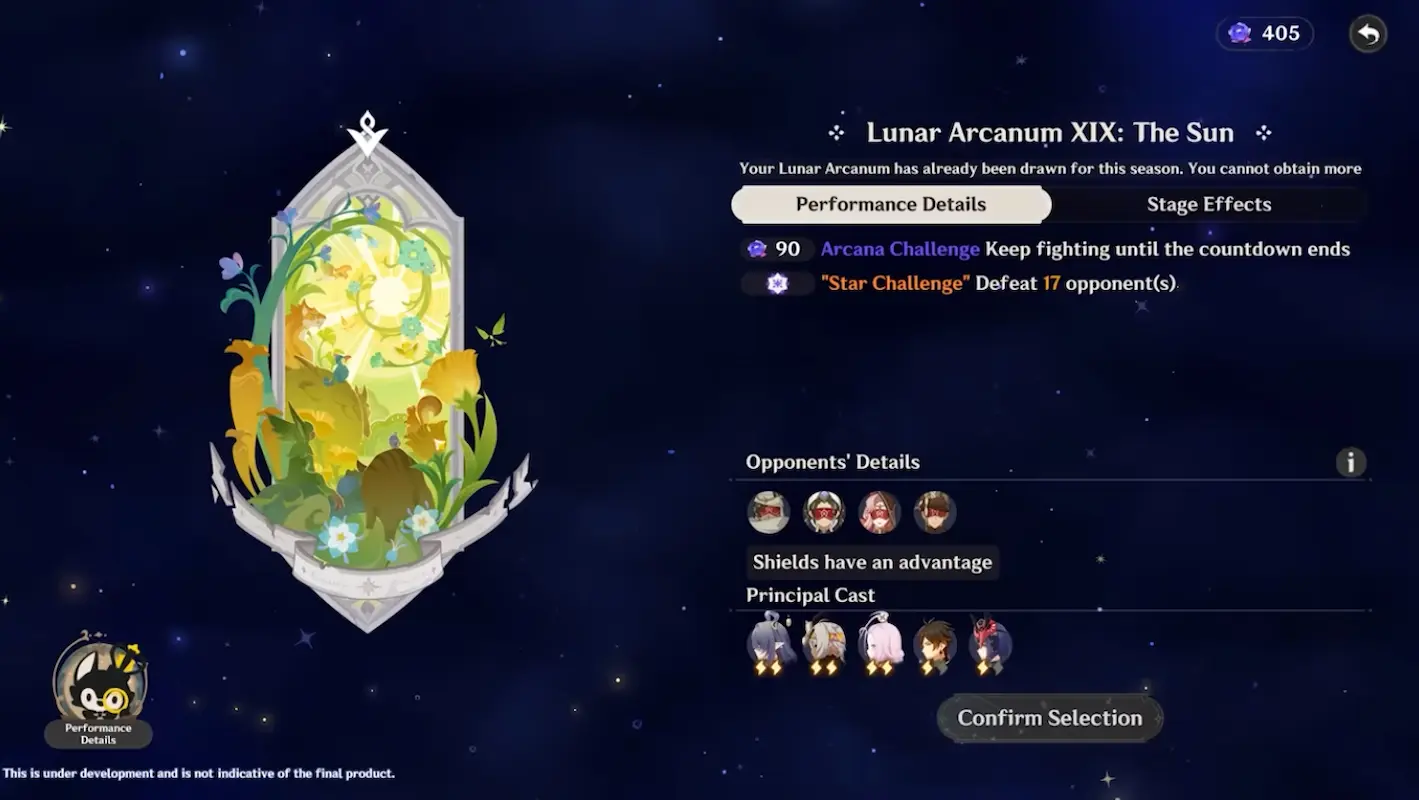Screen dimensions: 1419x800
Task: Click the purple currency counter showing 405
Action: [1265, 34]
